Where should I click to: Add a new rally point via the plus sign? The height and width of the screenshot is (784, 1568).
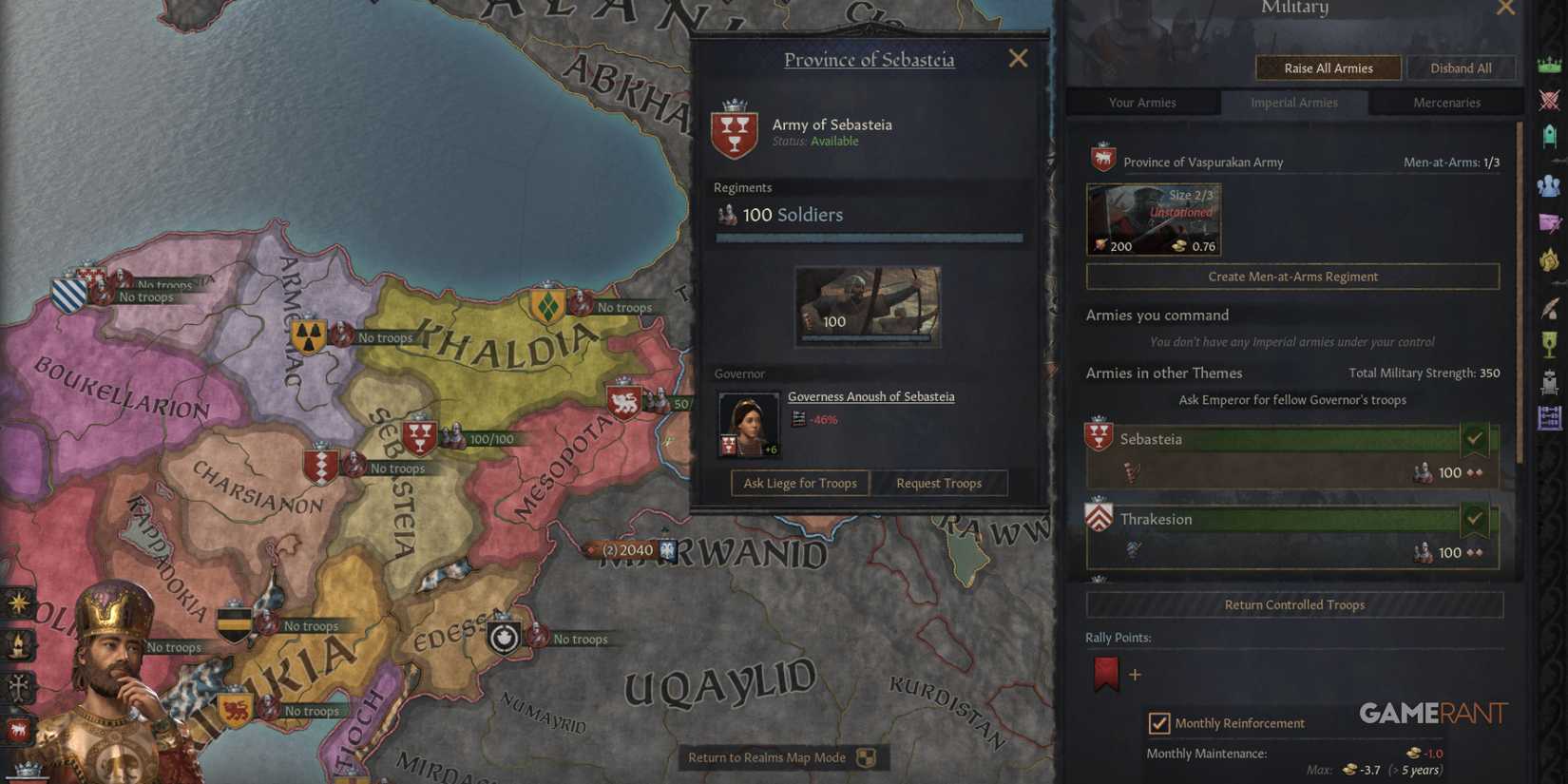click(x=1135, y=675)
